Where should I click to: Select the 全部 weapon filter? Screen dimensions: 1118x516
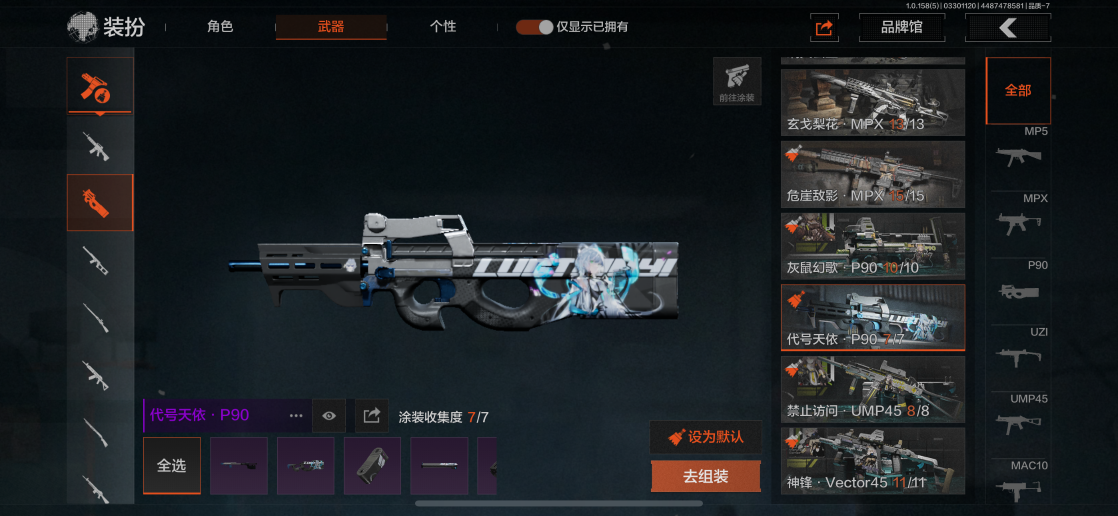click(x=1018, y=90)
